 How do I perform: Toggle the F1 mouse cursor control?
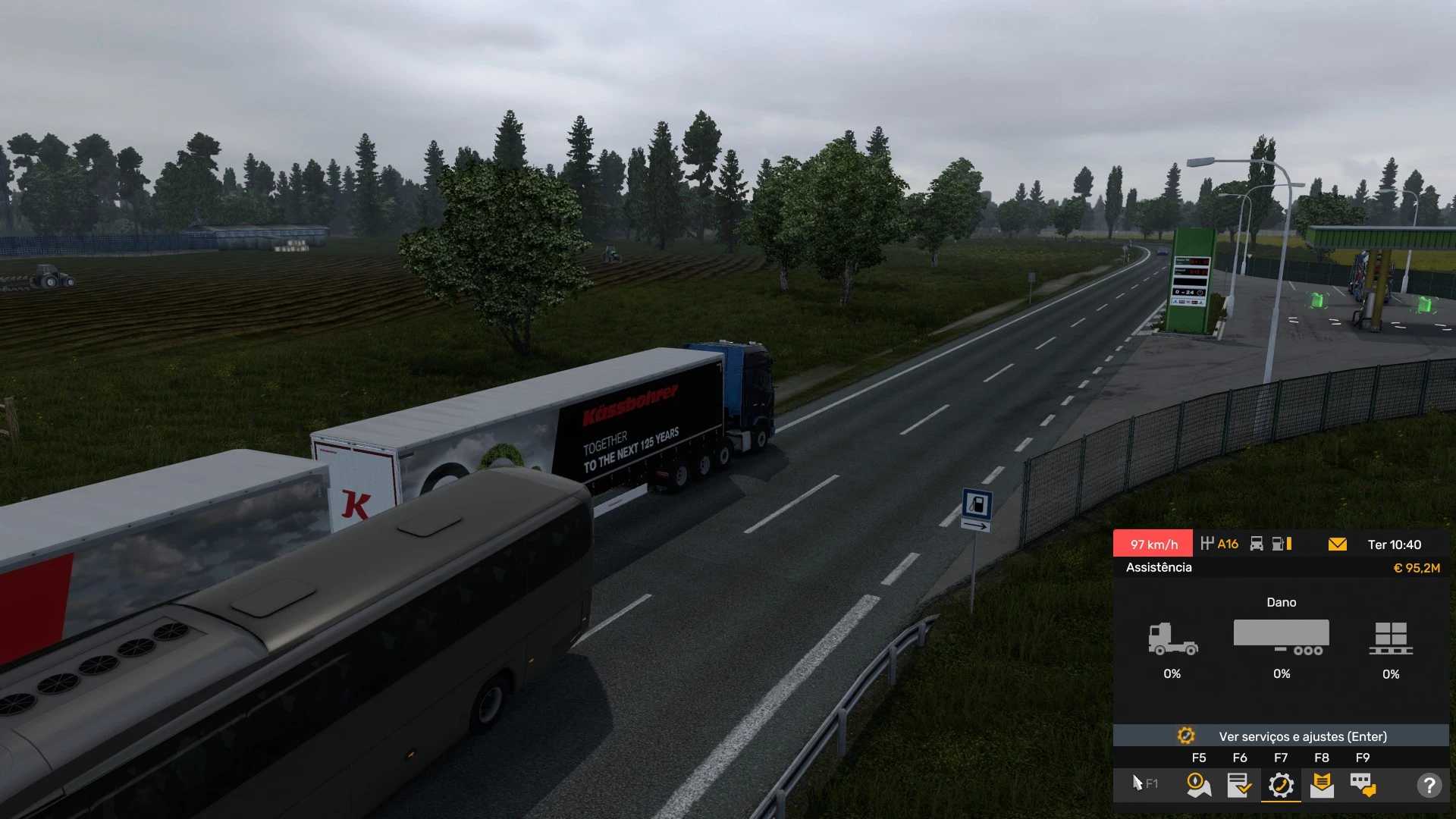1144,783
